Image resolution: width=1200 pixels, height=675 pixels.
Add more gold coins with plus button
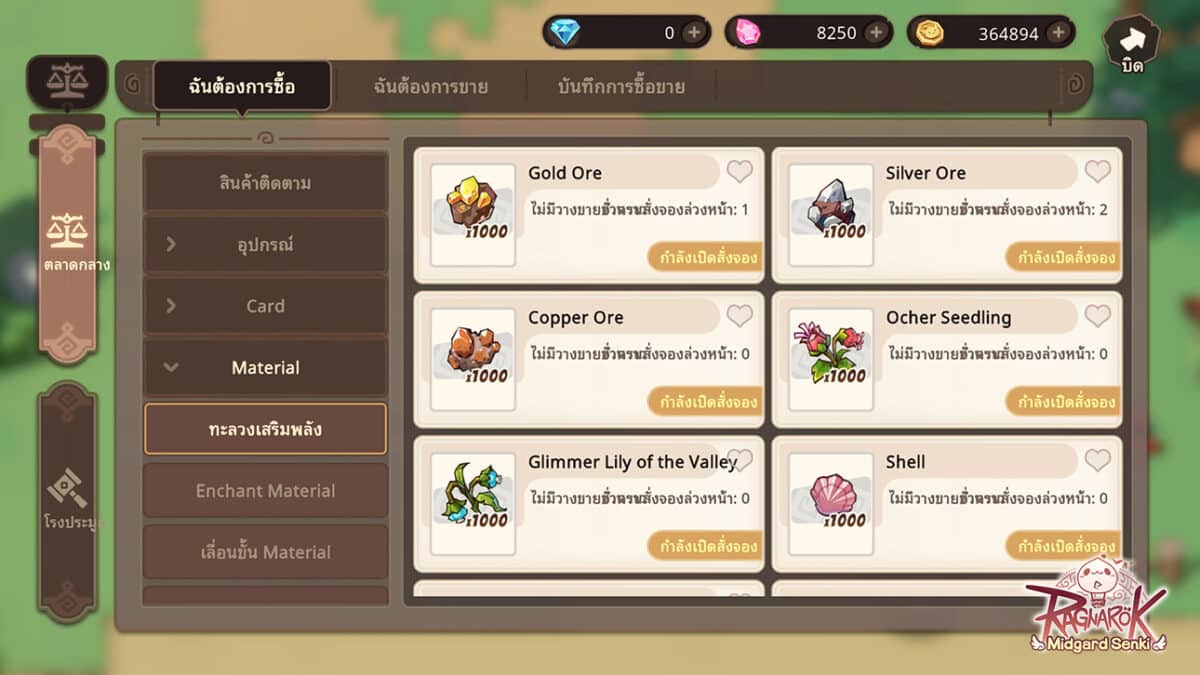coord(1057,32)
